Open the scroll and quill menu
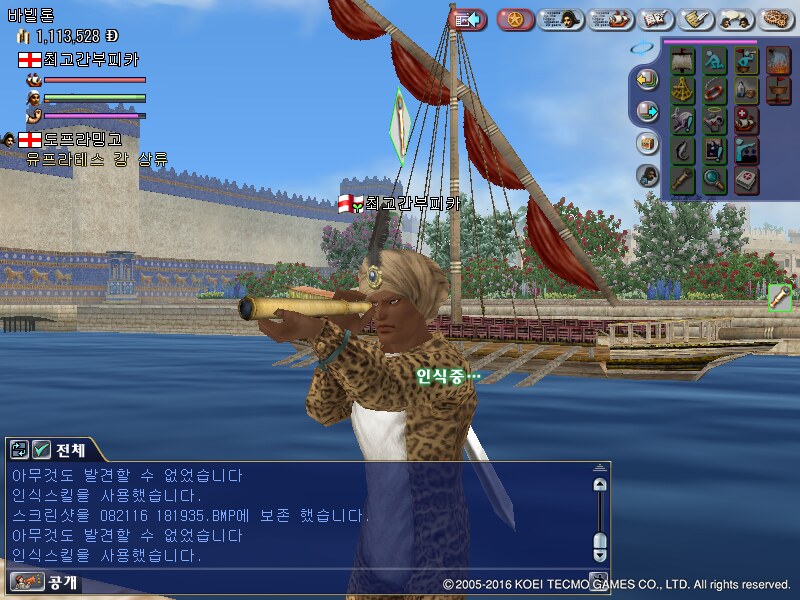 (695, 19)
